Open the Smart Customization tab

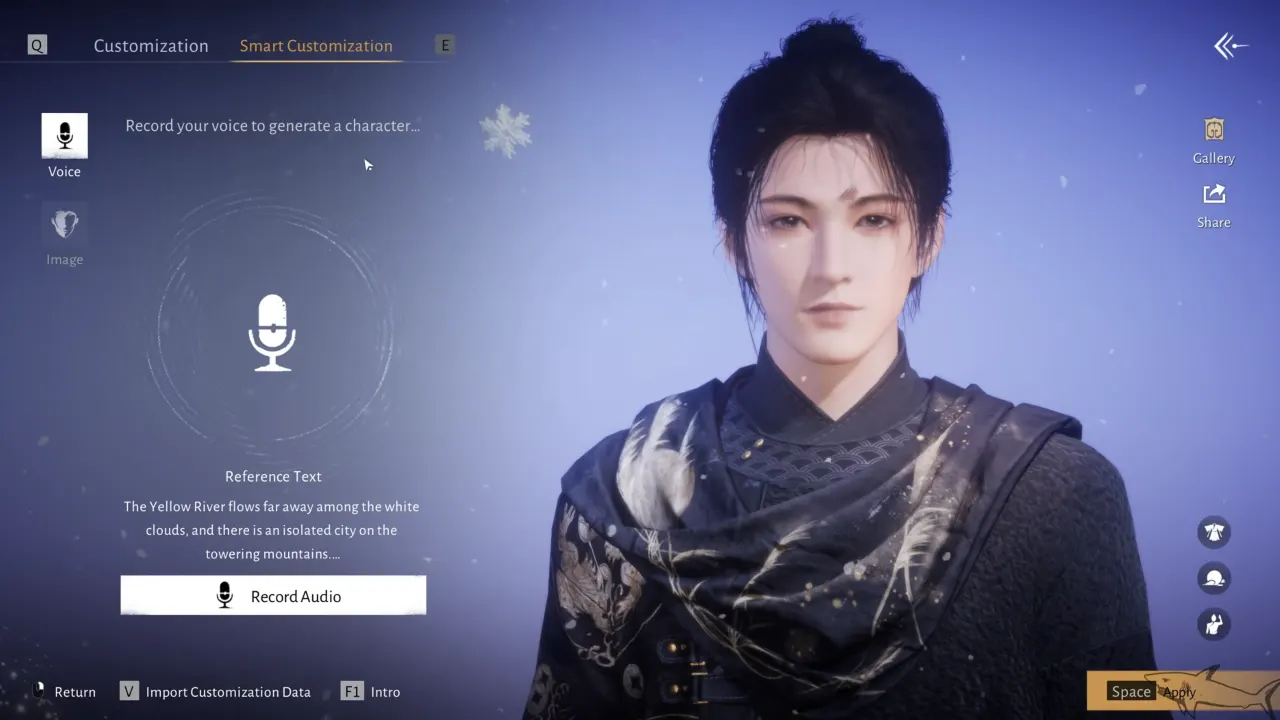[315, 45]
